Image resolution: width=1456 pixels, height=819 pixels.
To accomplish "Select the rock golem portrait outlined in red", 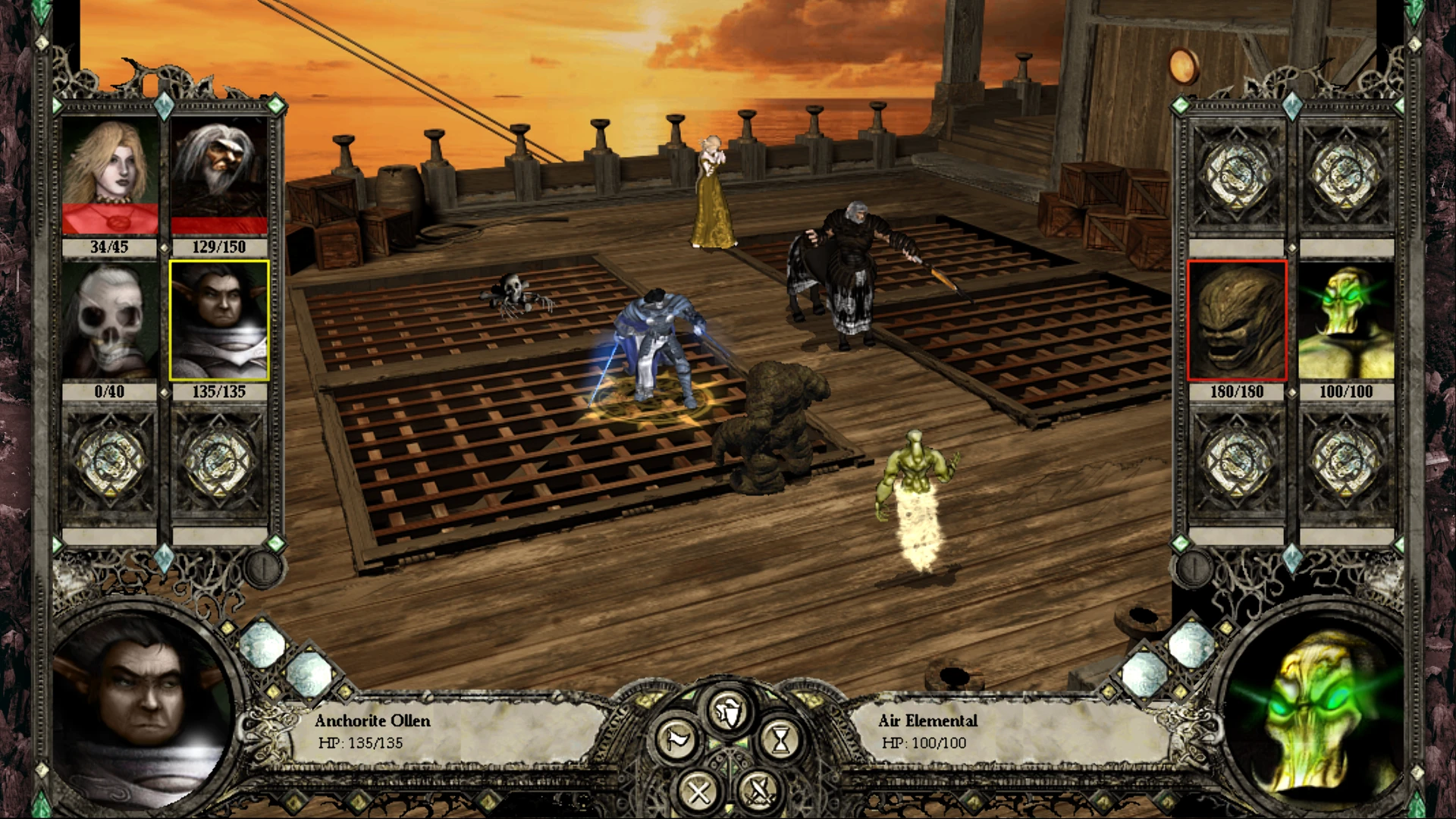I will pyautogui.click(x=1238, y=318).
